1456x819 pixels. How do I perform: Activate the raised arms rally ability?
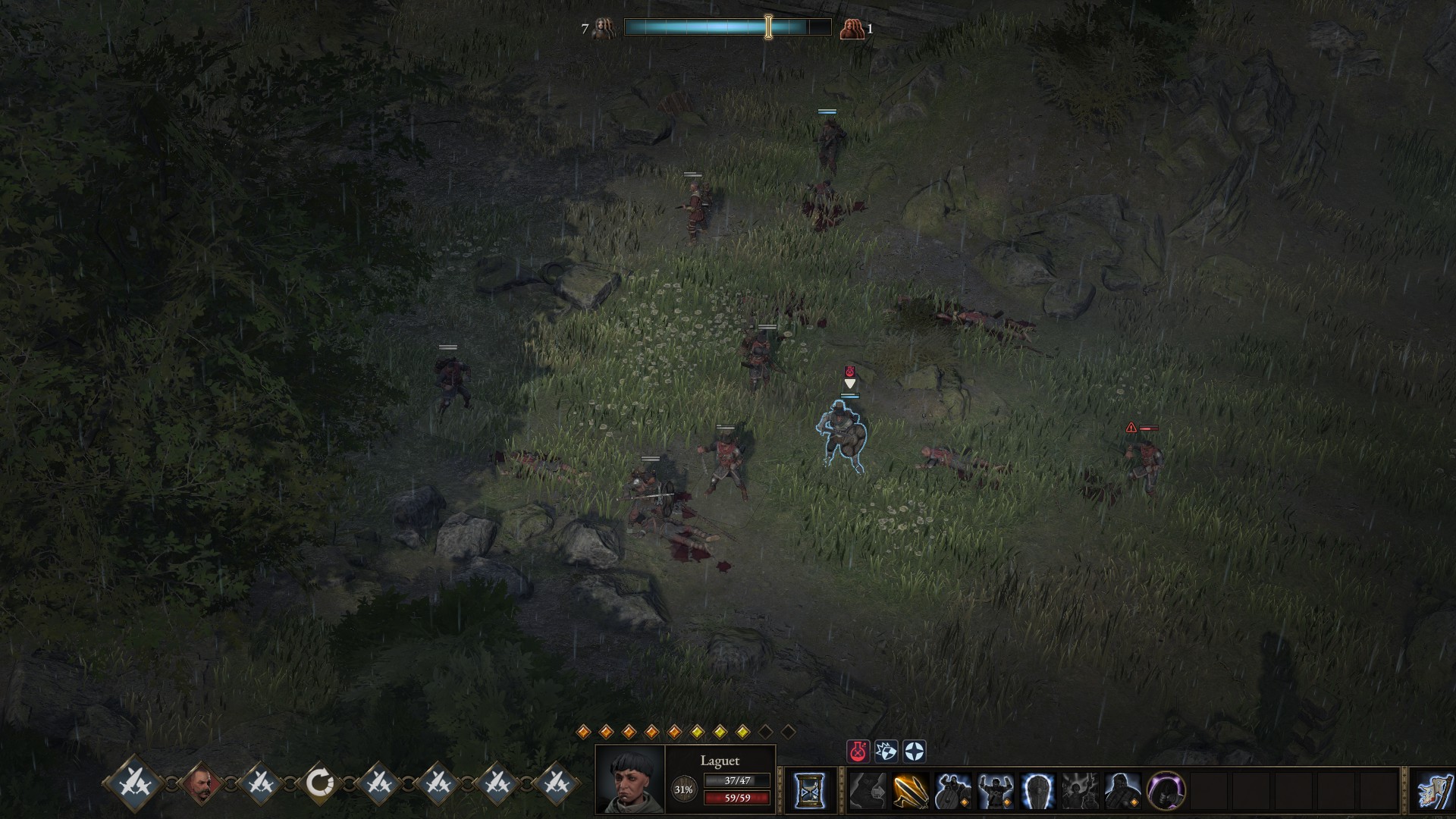(x=996, y=791)
